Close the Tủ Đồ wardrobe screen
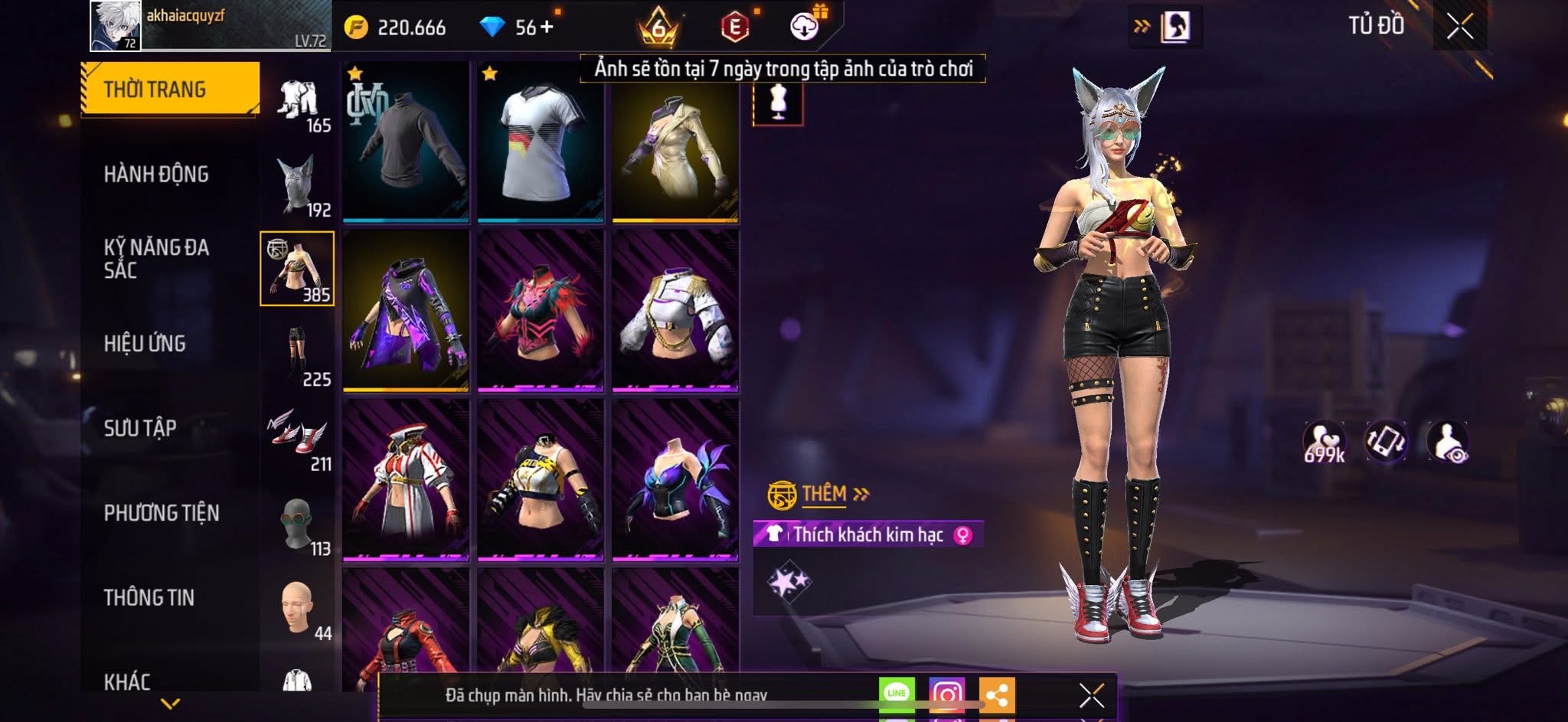The height and width of the screenshot is (722, 1568). 1459,28
